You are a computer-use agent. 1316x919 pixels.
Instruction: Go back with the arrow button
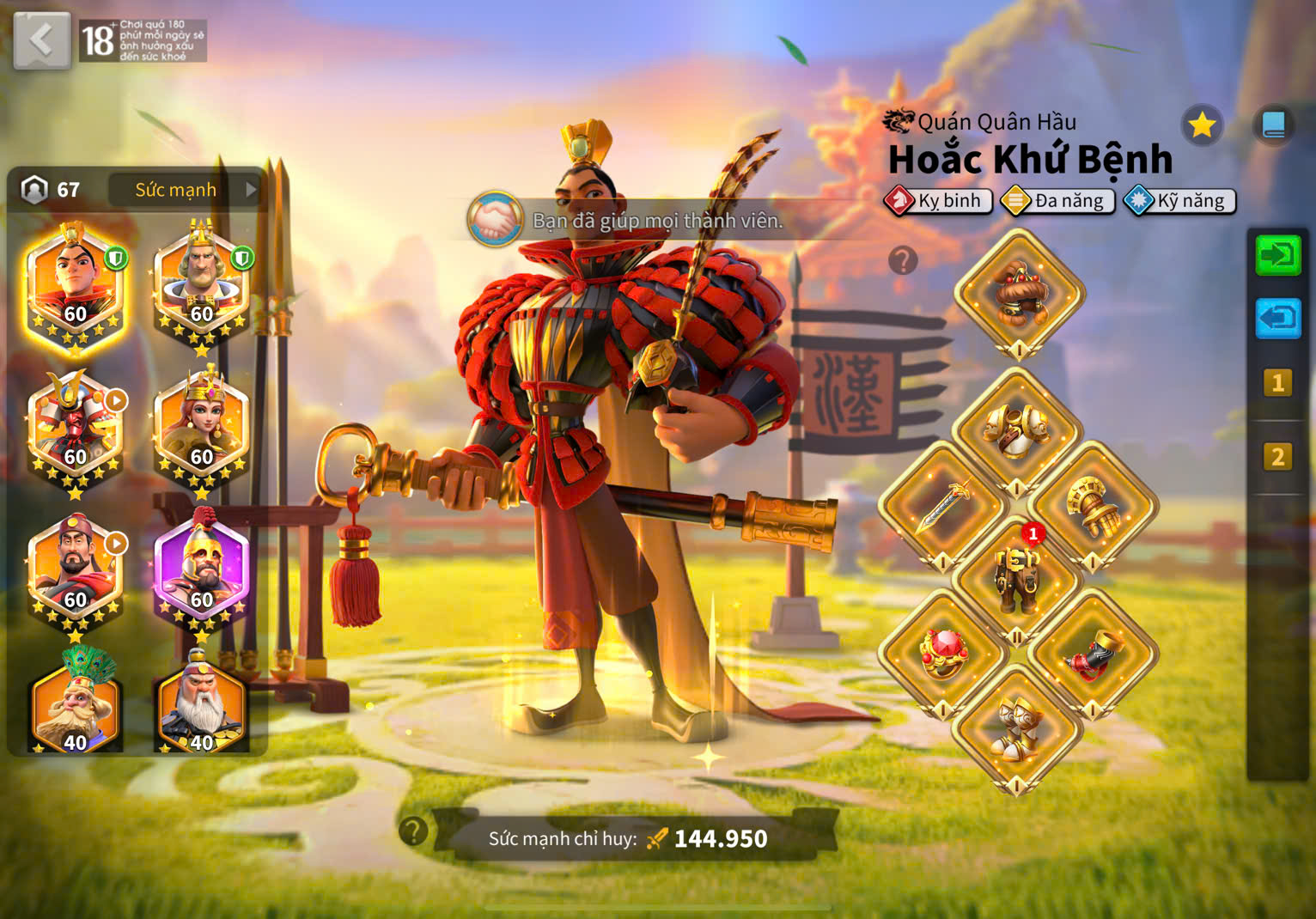(41, 40)
